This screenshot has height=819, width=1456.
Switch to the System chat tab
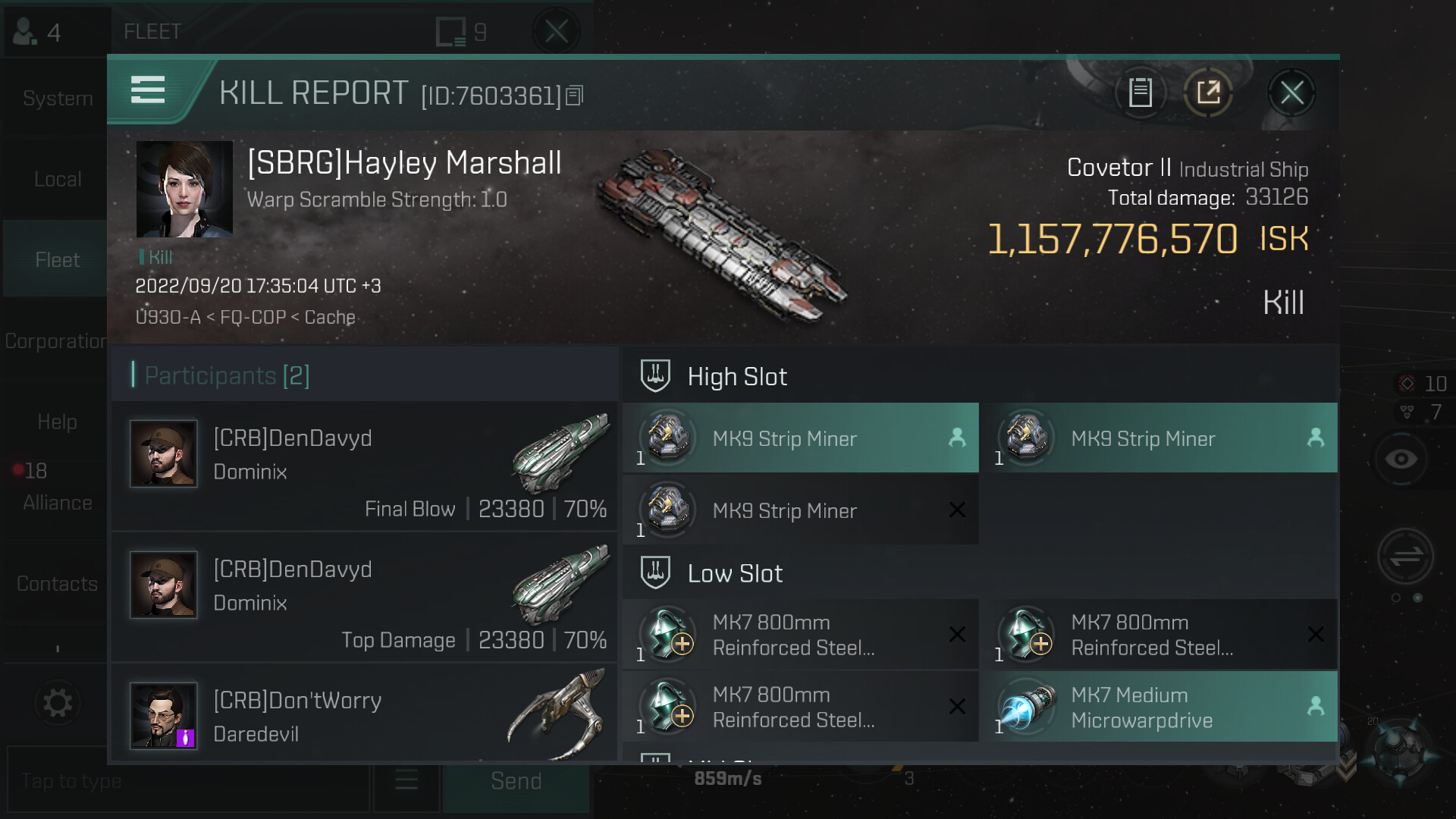tap(57, 99)
